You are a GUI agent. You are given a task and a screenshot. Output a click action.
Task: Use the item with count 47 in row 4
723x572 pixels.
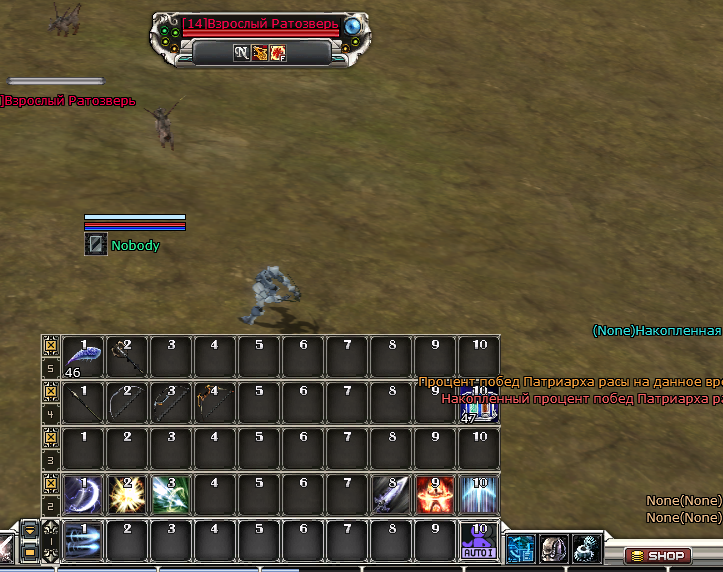tap(479, 404)
